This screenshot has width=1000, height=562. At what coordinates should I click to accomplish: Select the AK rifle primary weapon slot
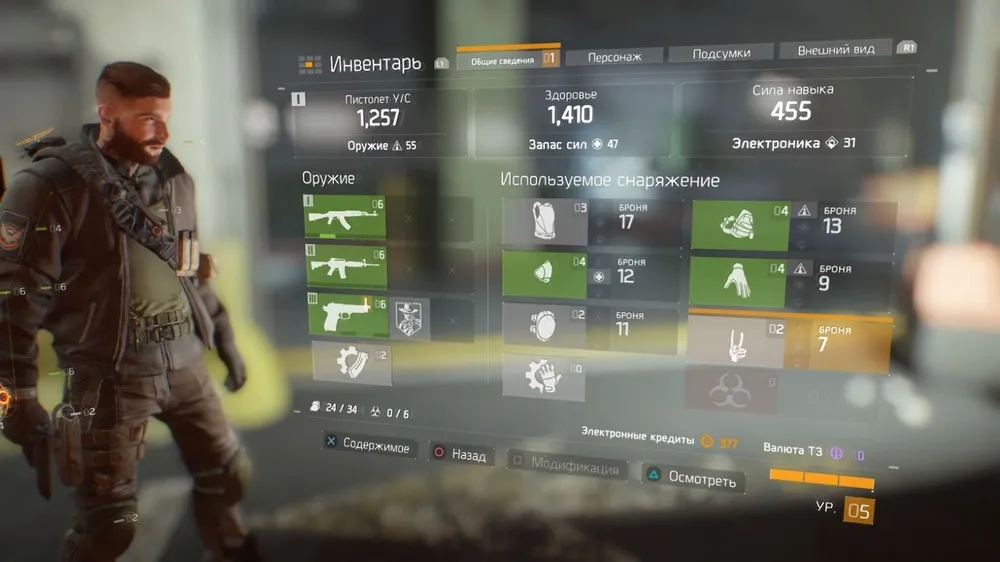click(345, 215)
